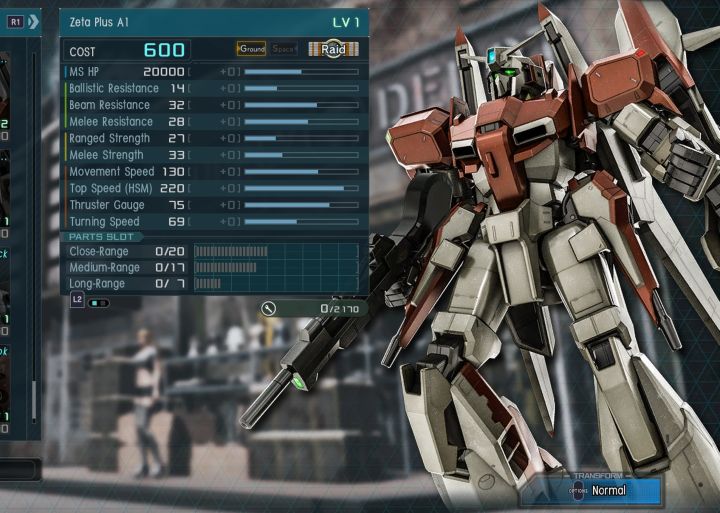The height and width of the screenshot is (513, 720).
Task: Select the Space terrain tag
Action: pyautogui.click(x=284, y=48)
